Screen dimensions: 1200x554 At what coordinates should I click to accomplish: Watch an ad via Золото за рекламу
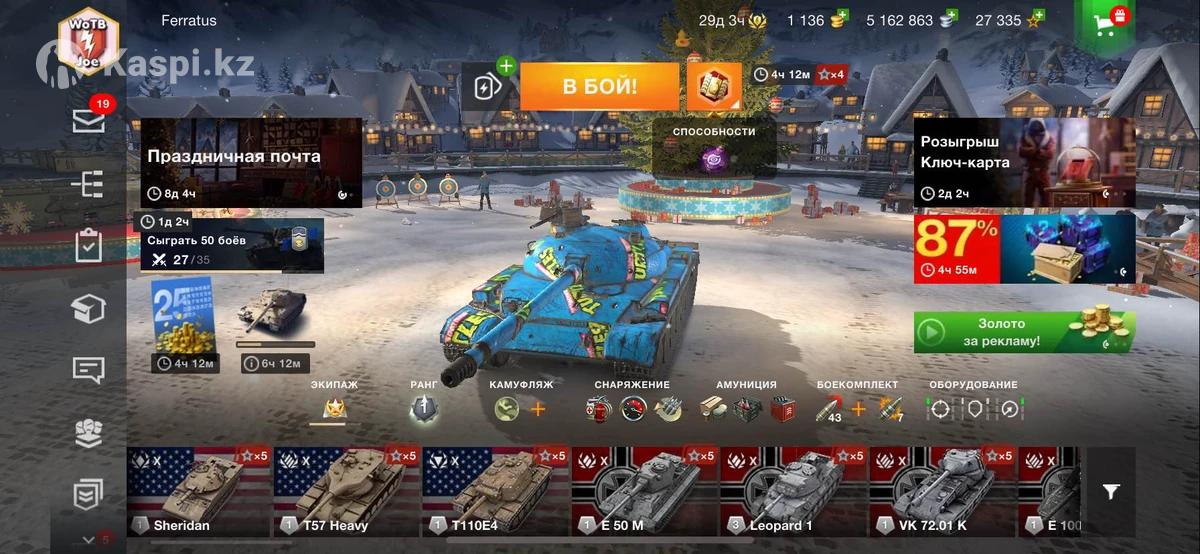point(1024,332)
